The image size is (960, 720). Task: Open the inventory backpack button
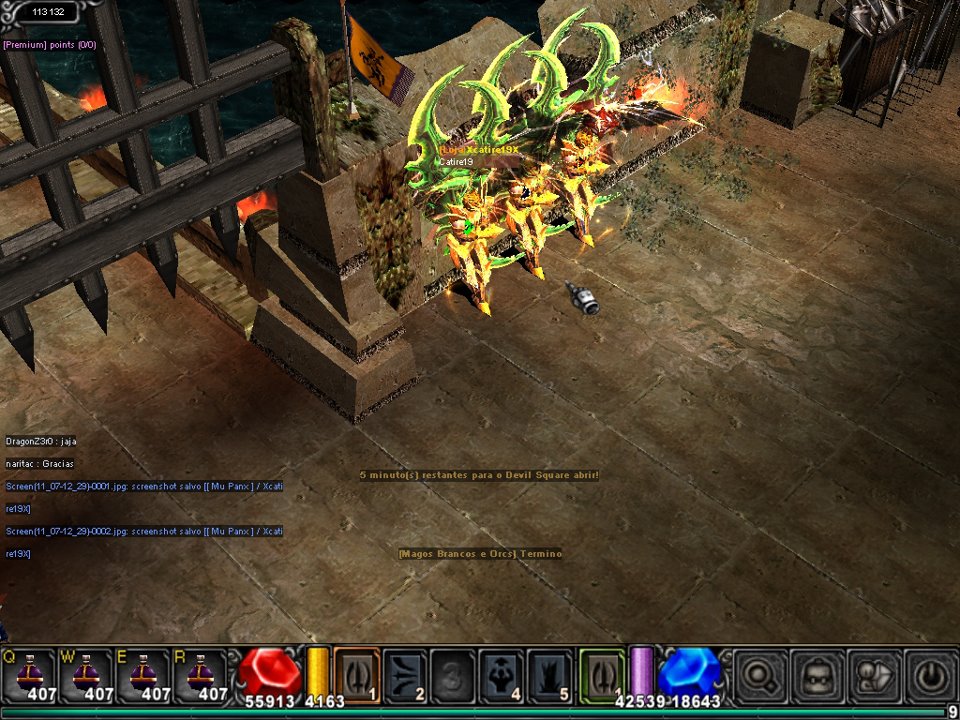(x=816, y=675)
